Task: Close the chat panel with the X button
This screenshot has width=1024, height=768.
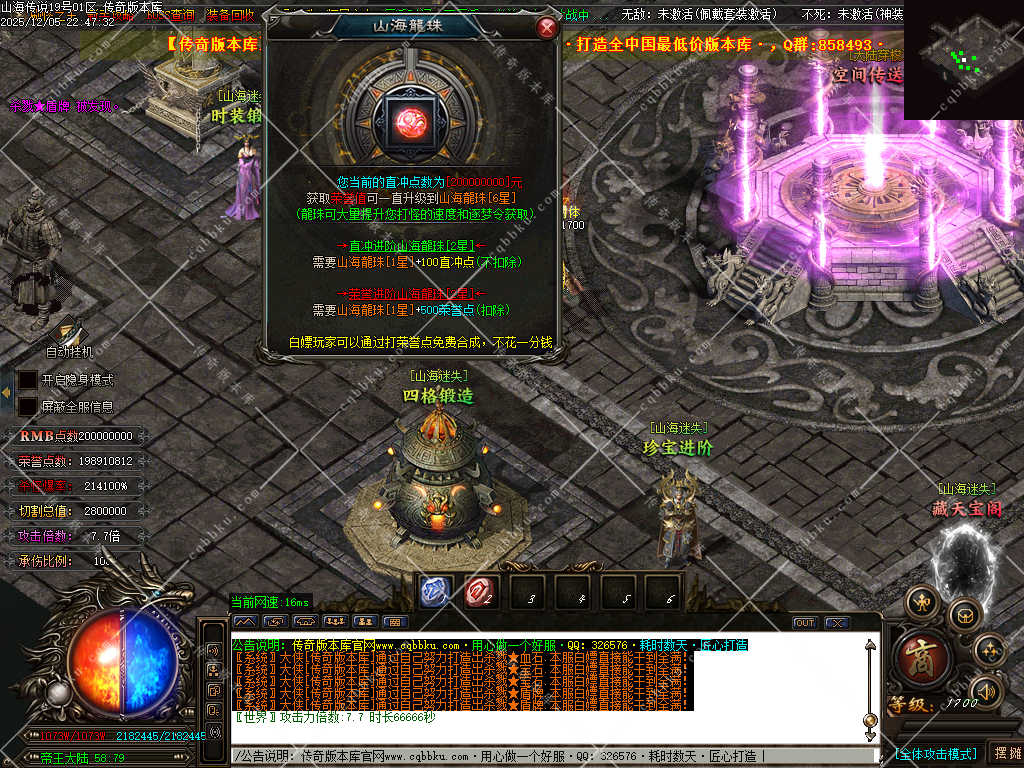Action: tap(836, 622)
